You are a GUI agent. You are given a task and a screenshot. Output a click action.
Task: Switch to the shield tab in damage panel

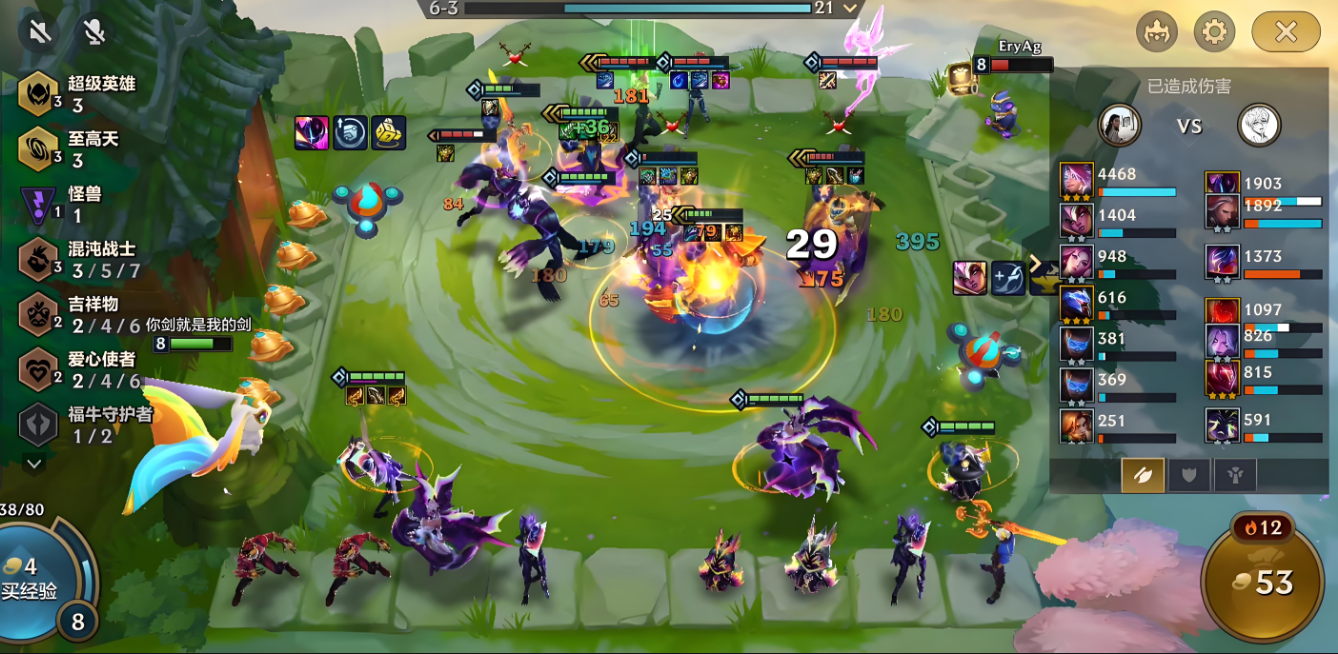point(1189,475)
